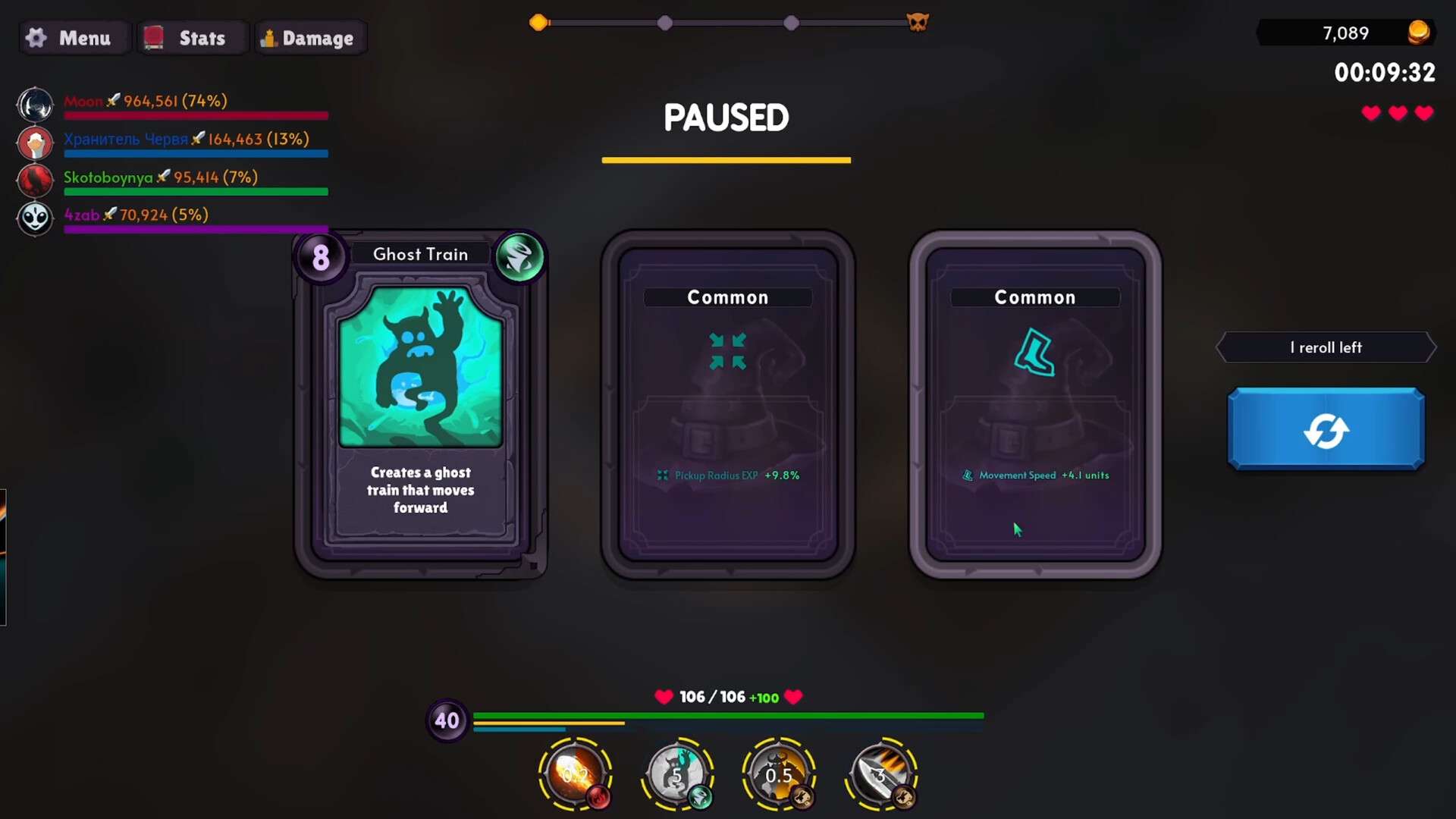Select the Pickup Radius EXP common card
This screenshot has width=1456, height=819.
point(728,406)
